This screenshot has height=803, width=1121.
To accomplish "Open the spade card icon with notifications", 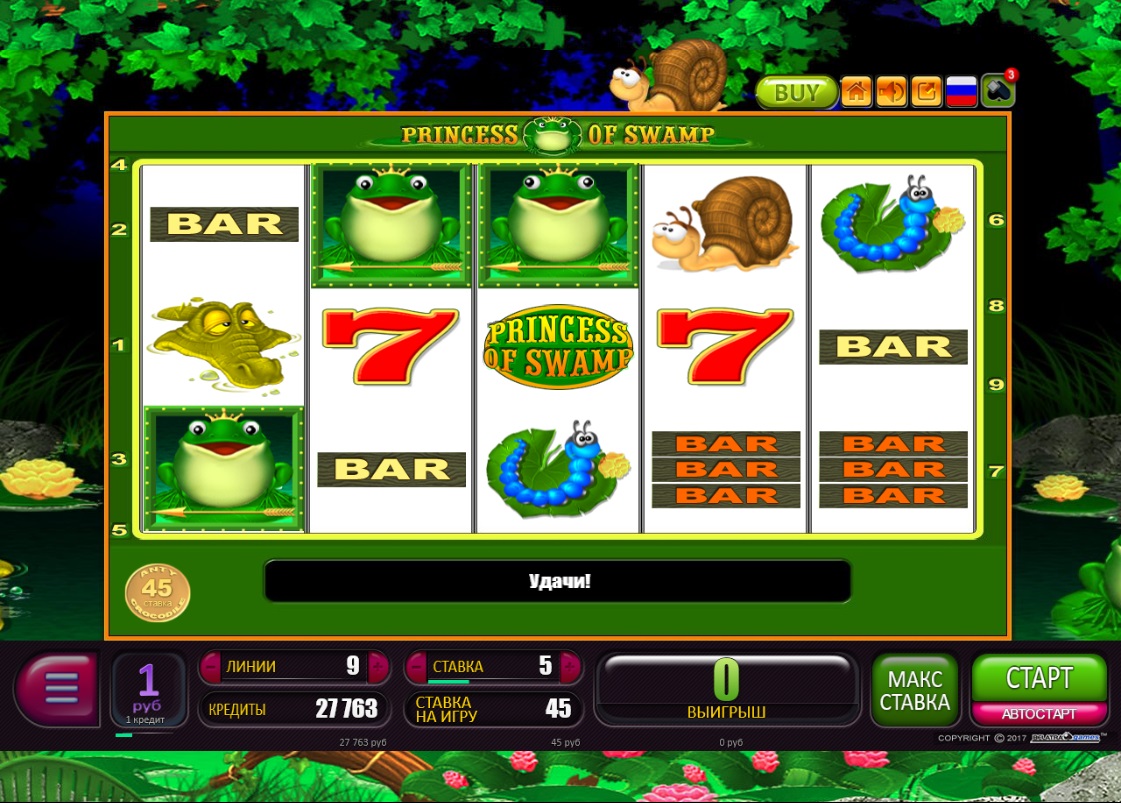I will [x=997, y=91].
